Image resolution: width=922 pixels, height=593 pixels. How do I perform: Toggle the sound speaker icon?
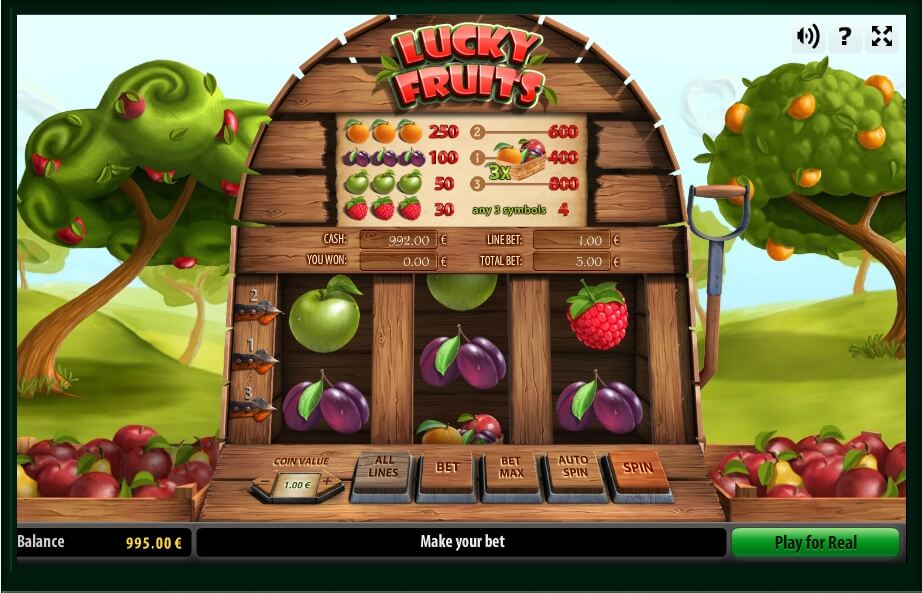click(807, 37)
